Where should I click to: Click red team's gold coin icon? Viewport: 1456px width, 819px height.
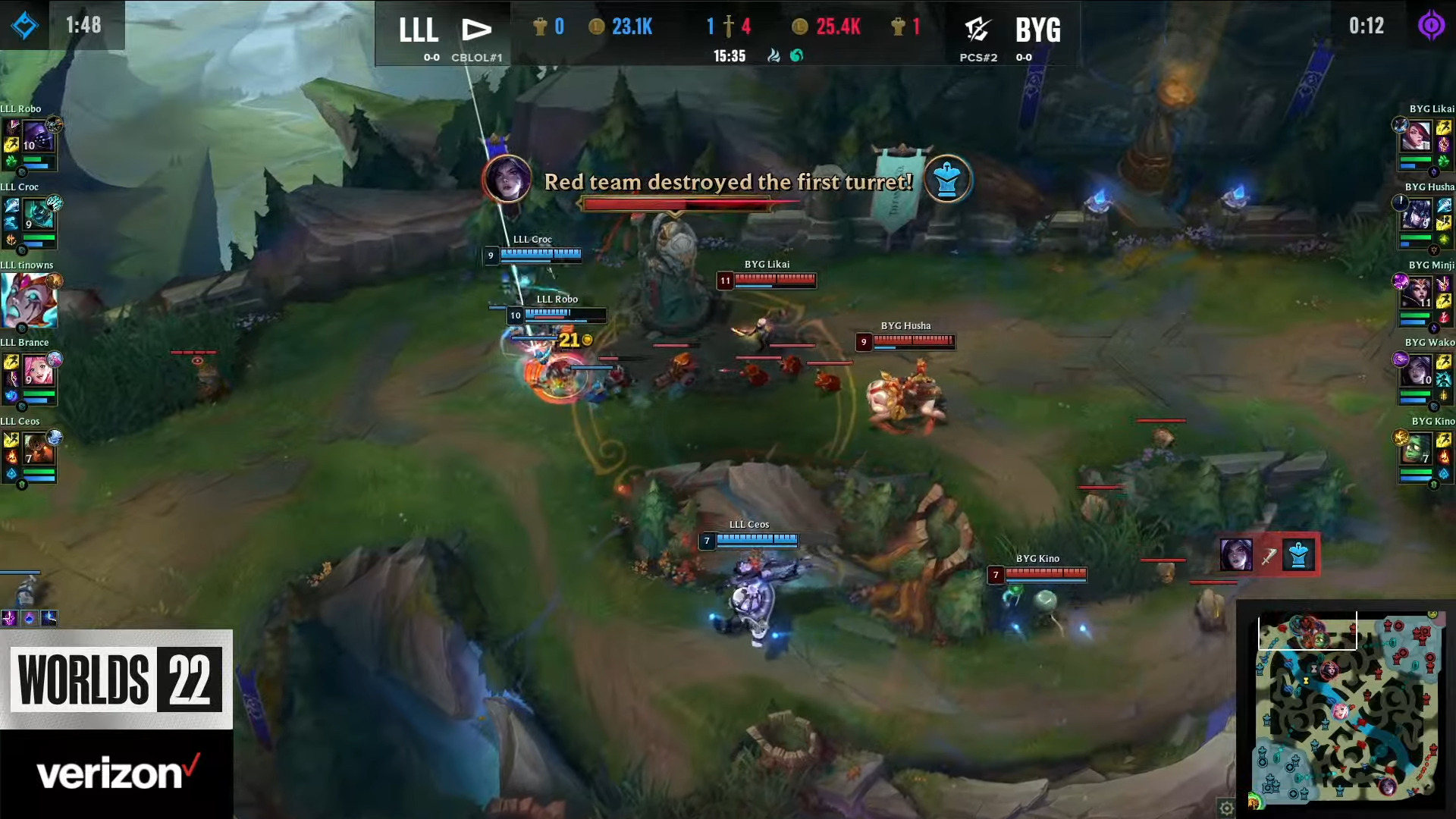coord(801,27)
